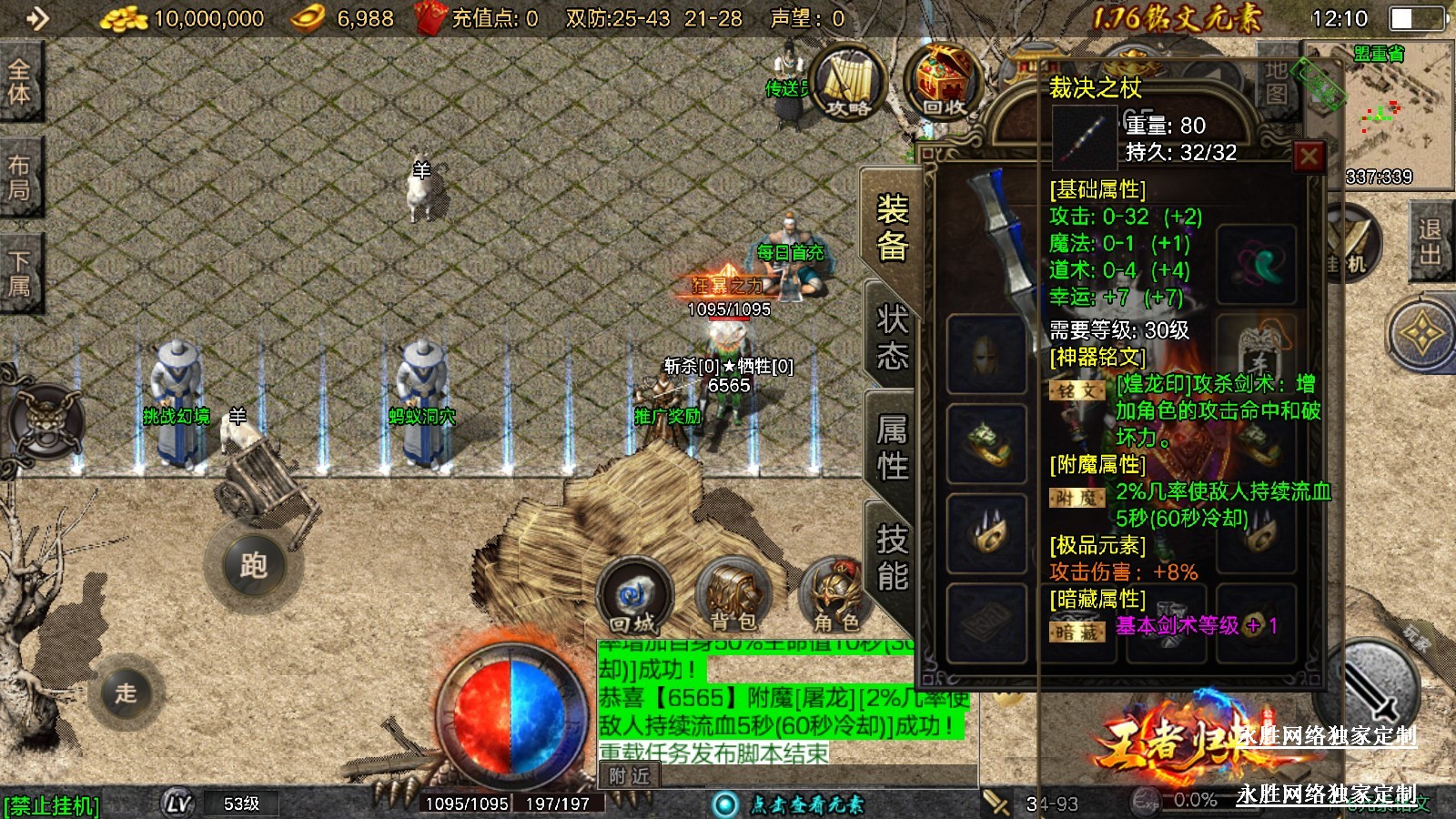Click the 退出 exit button
The width and height of the screenshot is (1456, 819).
pos(1429,242)
